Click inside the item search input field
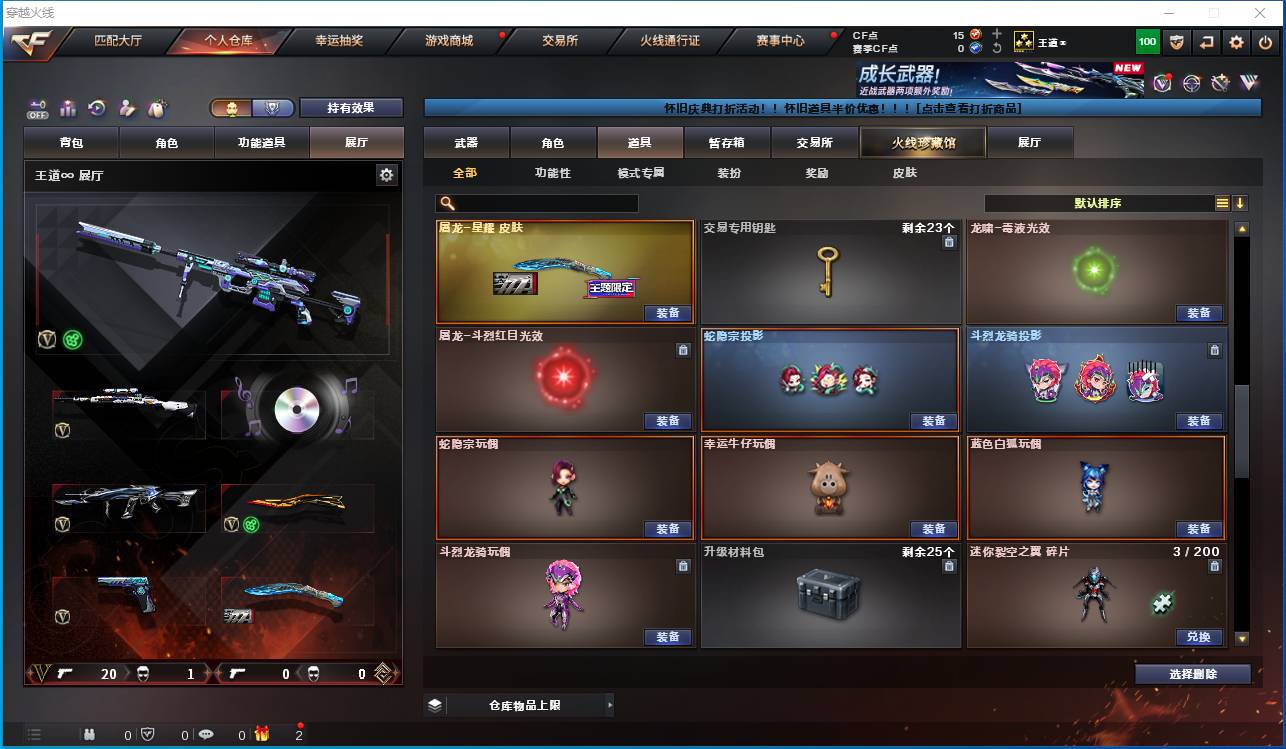 pyautogui.click(x=545, y=203)
